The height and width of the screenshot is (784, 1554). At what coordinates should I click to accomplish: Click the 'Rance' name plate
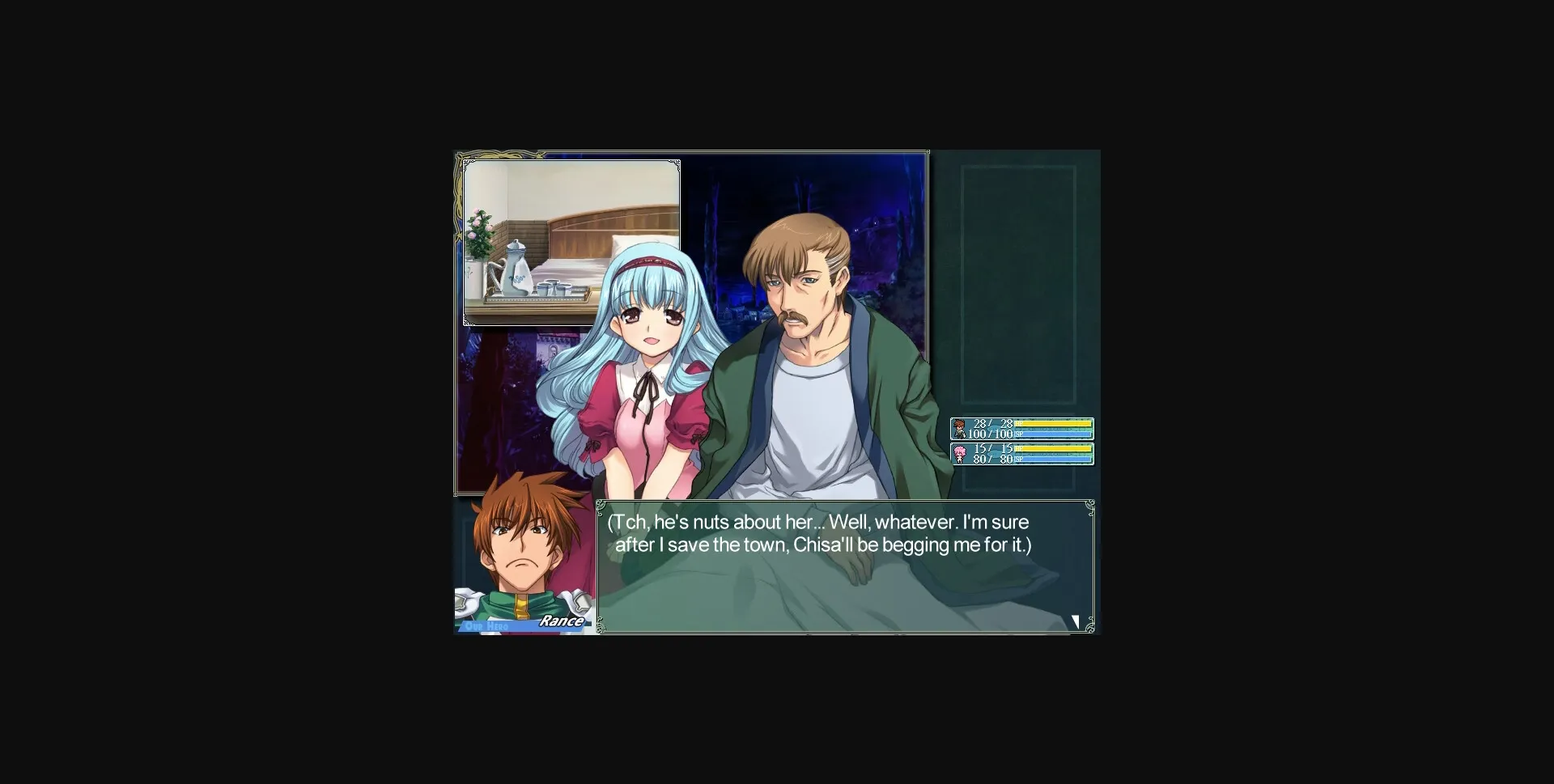pyautogui.click(x=562, y=621)
